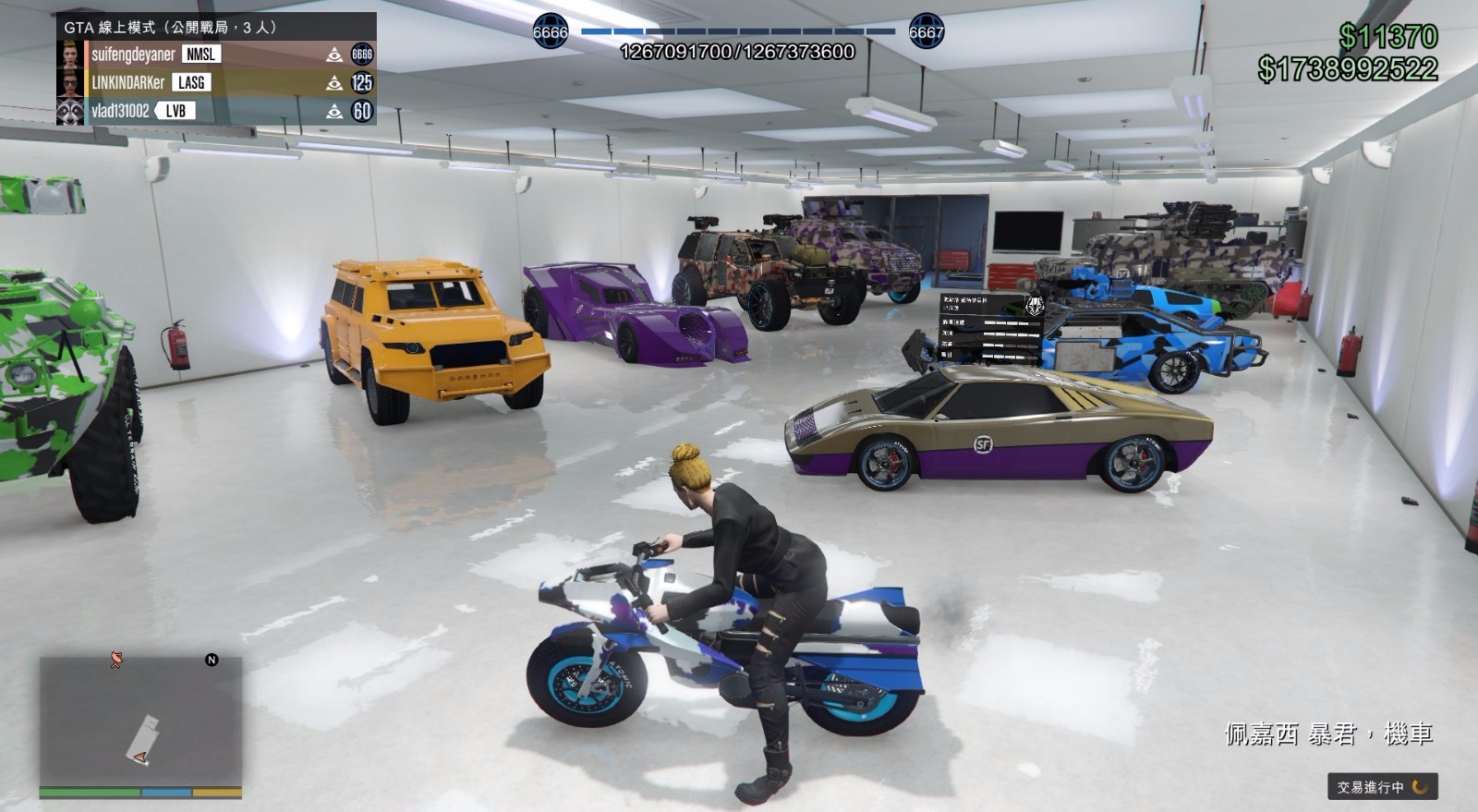The image size is (1478, 812).
Task: Click the LASG crew tag
Action: [x=189, y=84]
